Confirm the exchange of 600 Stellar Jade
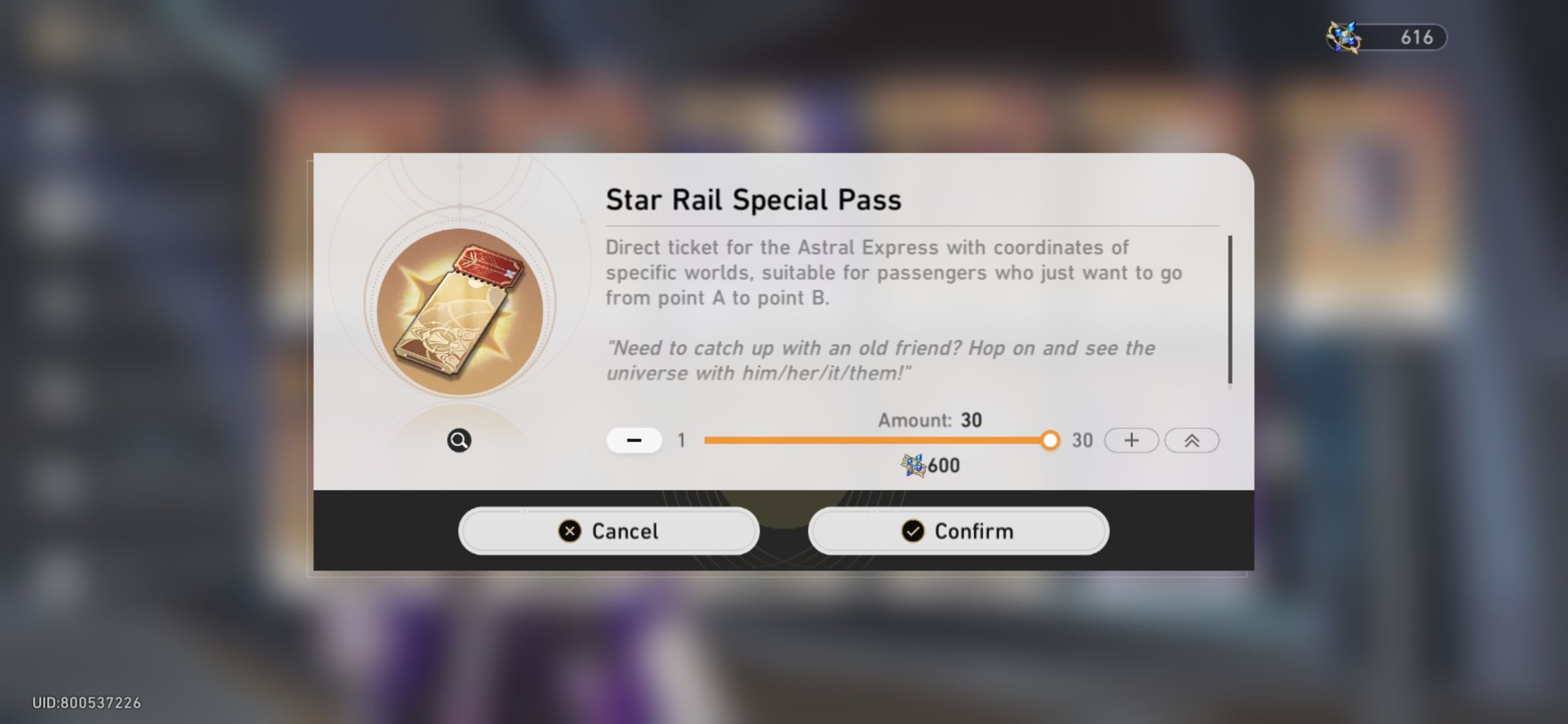The height and width of the screenshot is (724, 1568). click(x=958, y=530)
